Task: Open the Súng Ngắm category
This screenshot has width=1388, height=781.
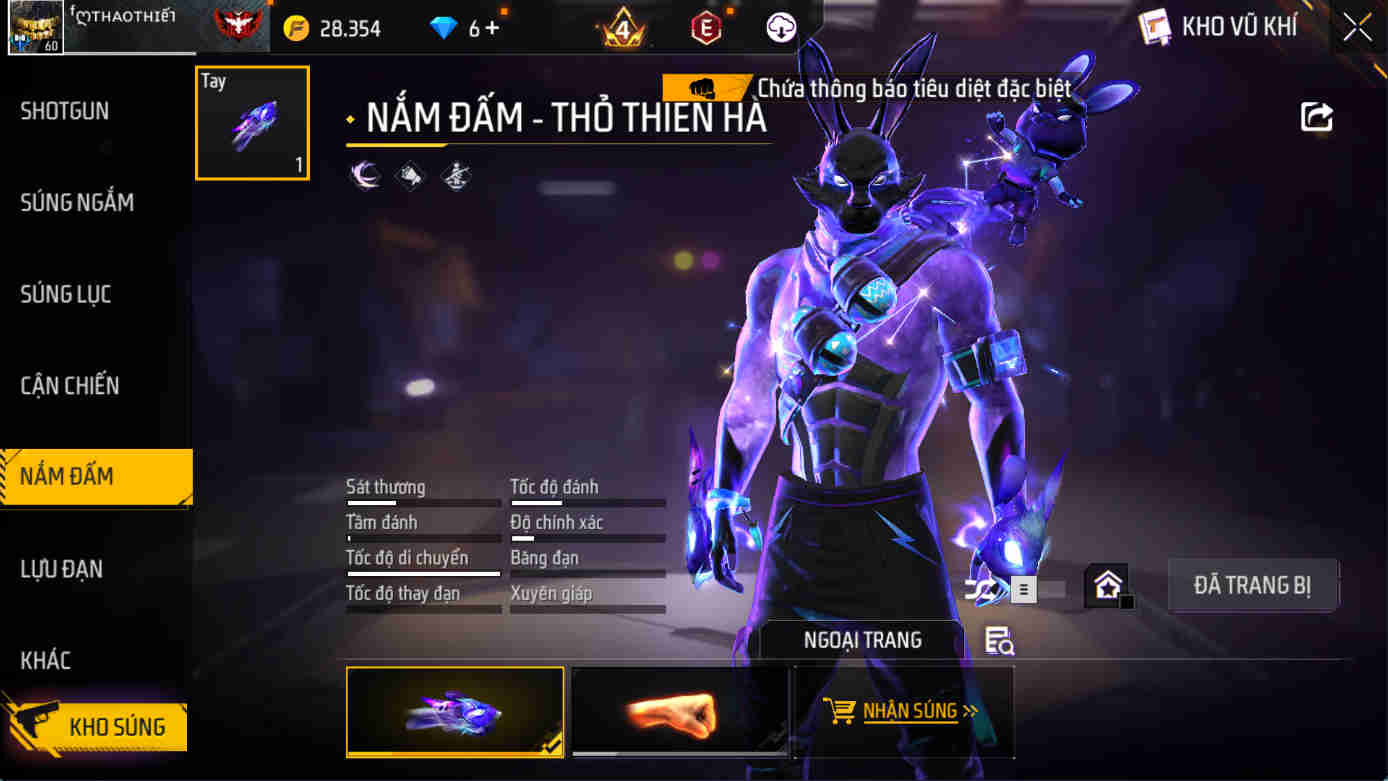Action: pos(76,202)
